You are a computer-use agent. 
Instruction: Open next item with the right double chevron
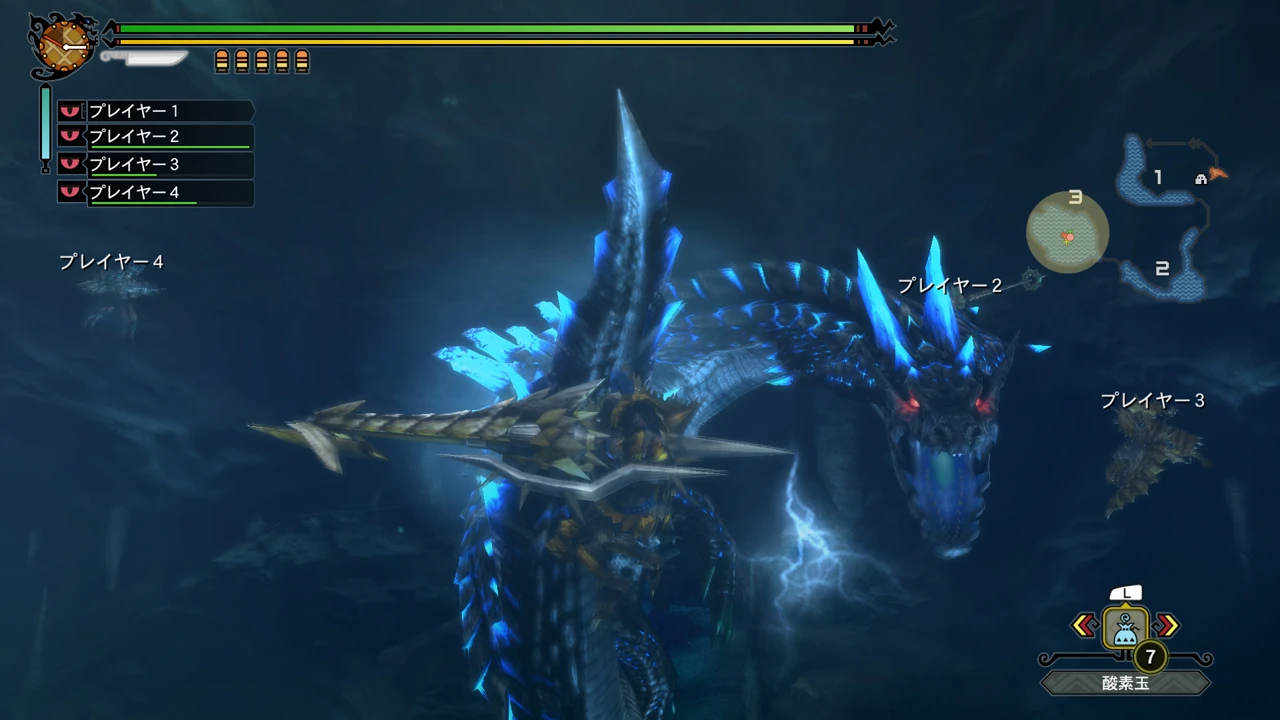[1166, 625]
